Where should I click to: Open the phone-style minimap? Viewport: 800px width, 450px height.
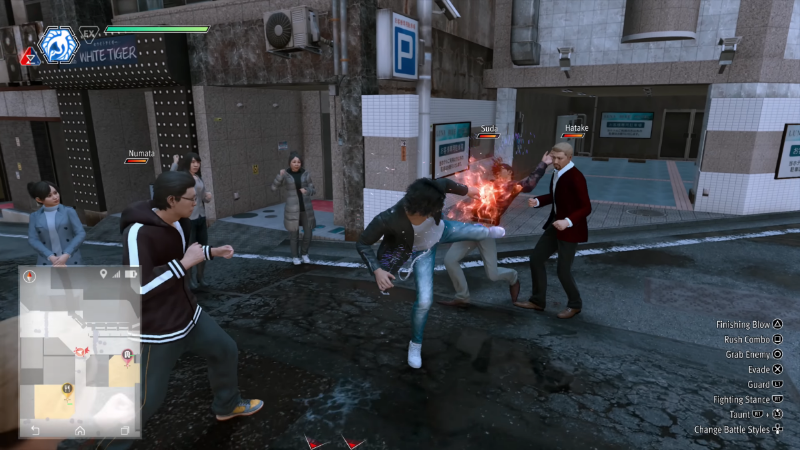(x=79, y=350)
